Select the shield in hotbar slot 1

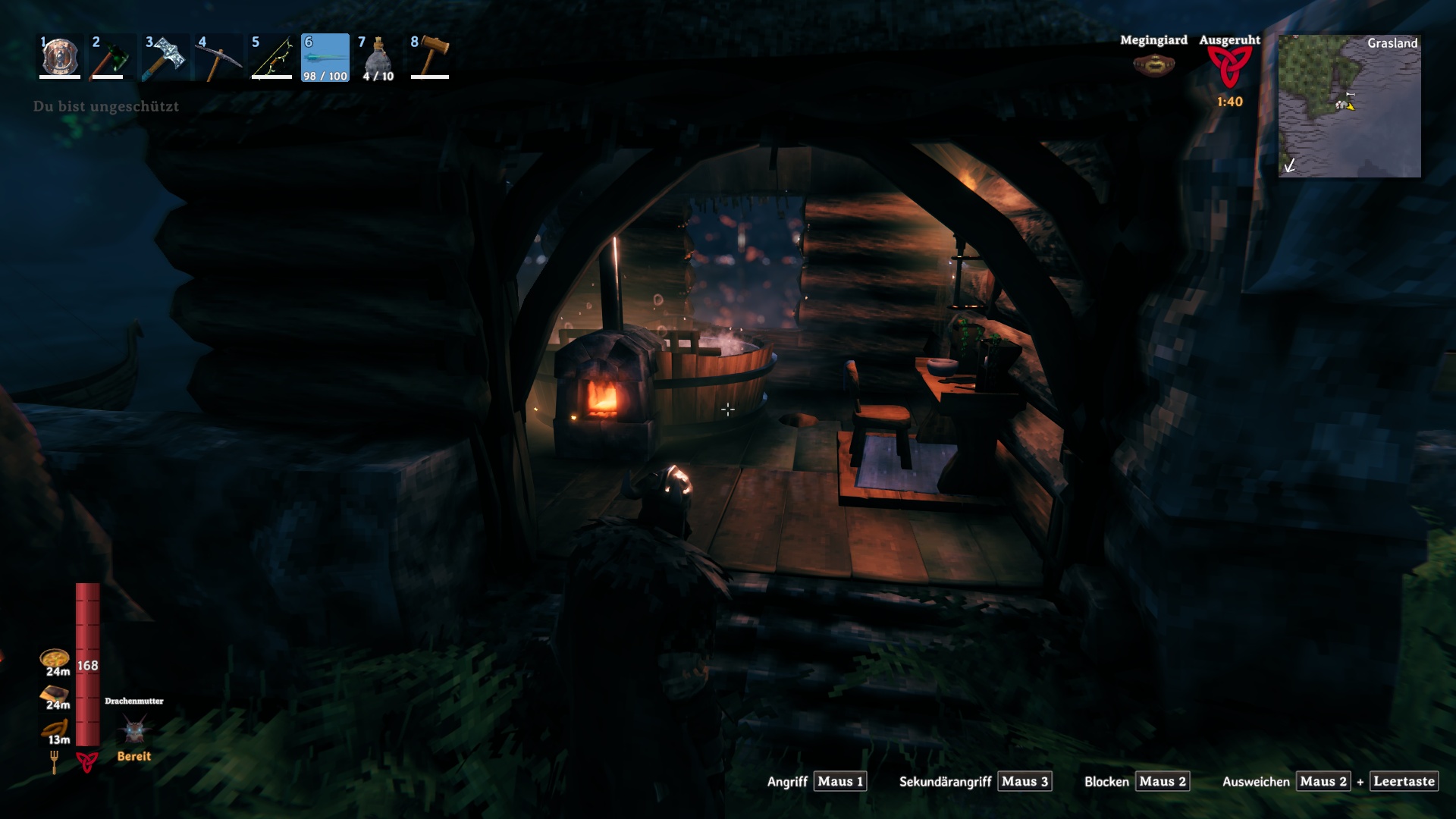[x=59, y=57]
